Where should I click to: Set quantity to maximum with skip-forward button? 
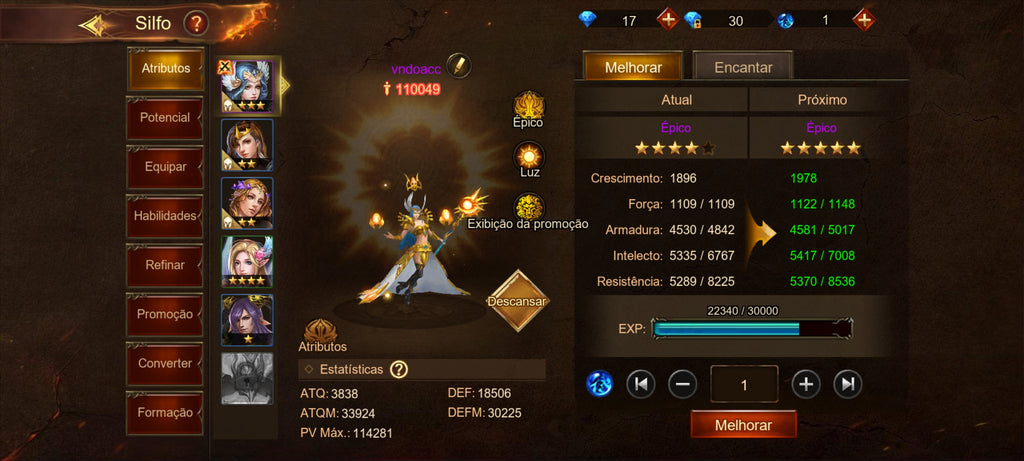click(848, 383)
